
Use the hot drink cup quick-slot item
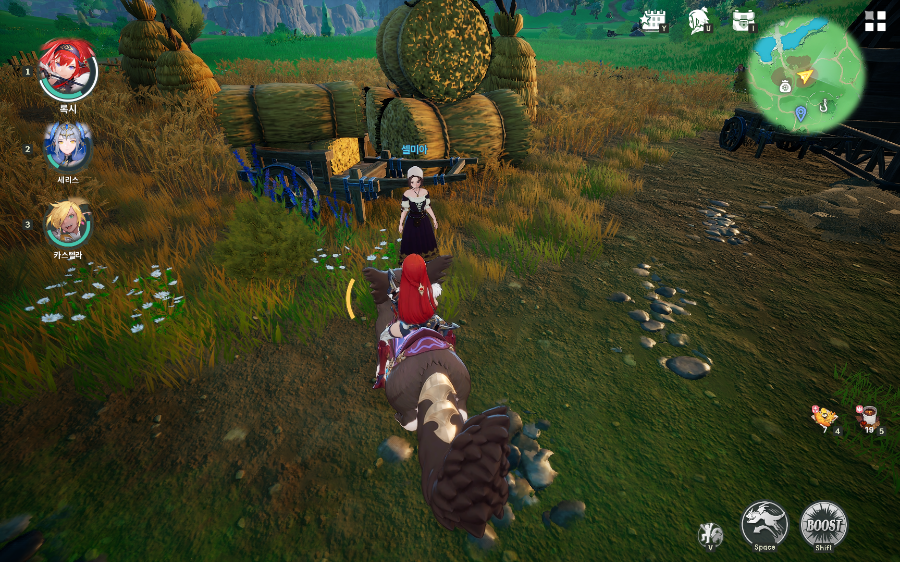point(867,416)
